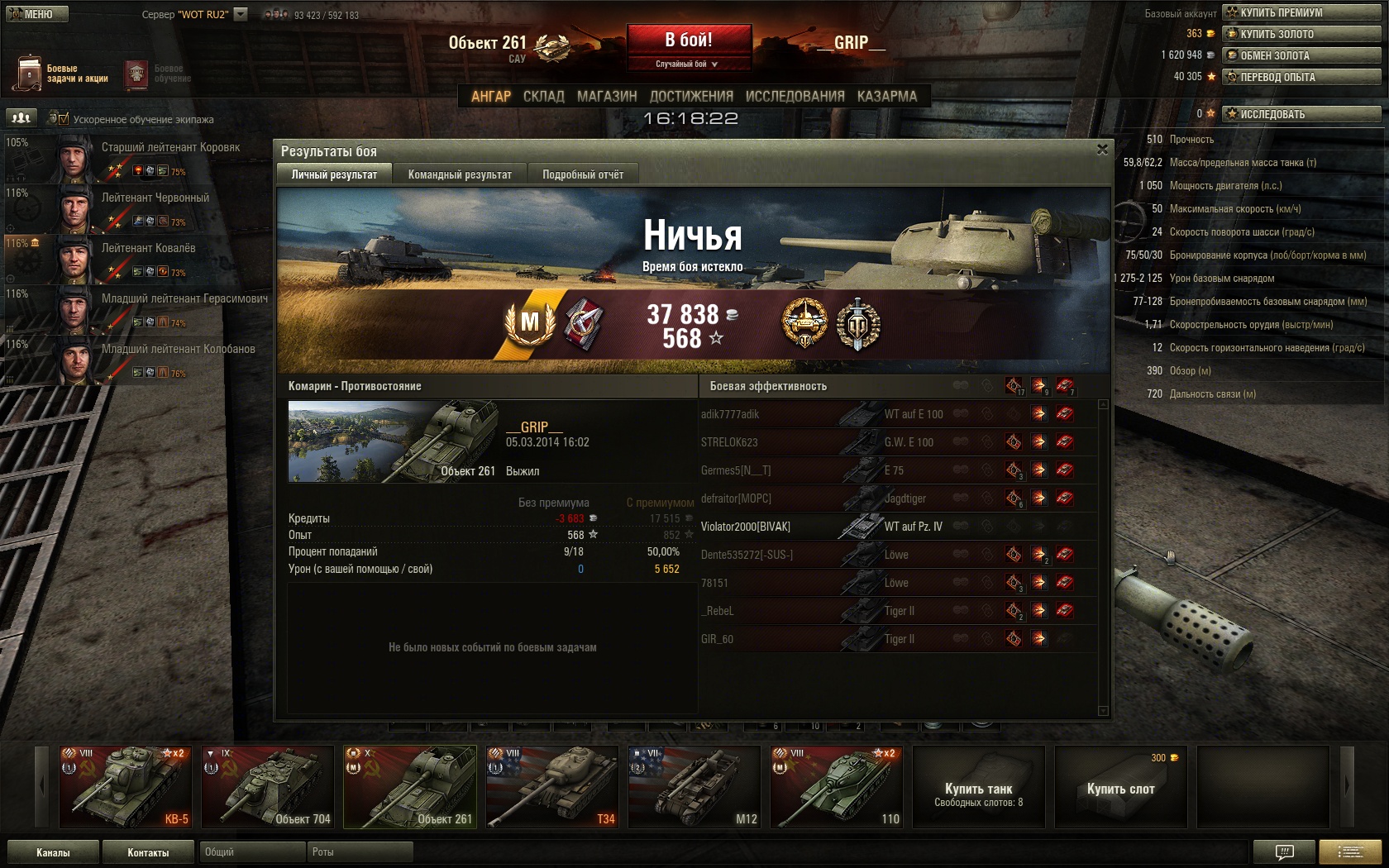The width and height of the screenshot is (1389, 868).
Task: Choose ОБМЕН ЗОЛОТА button
Action: 1301,55
